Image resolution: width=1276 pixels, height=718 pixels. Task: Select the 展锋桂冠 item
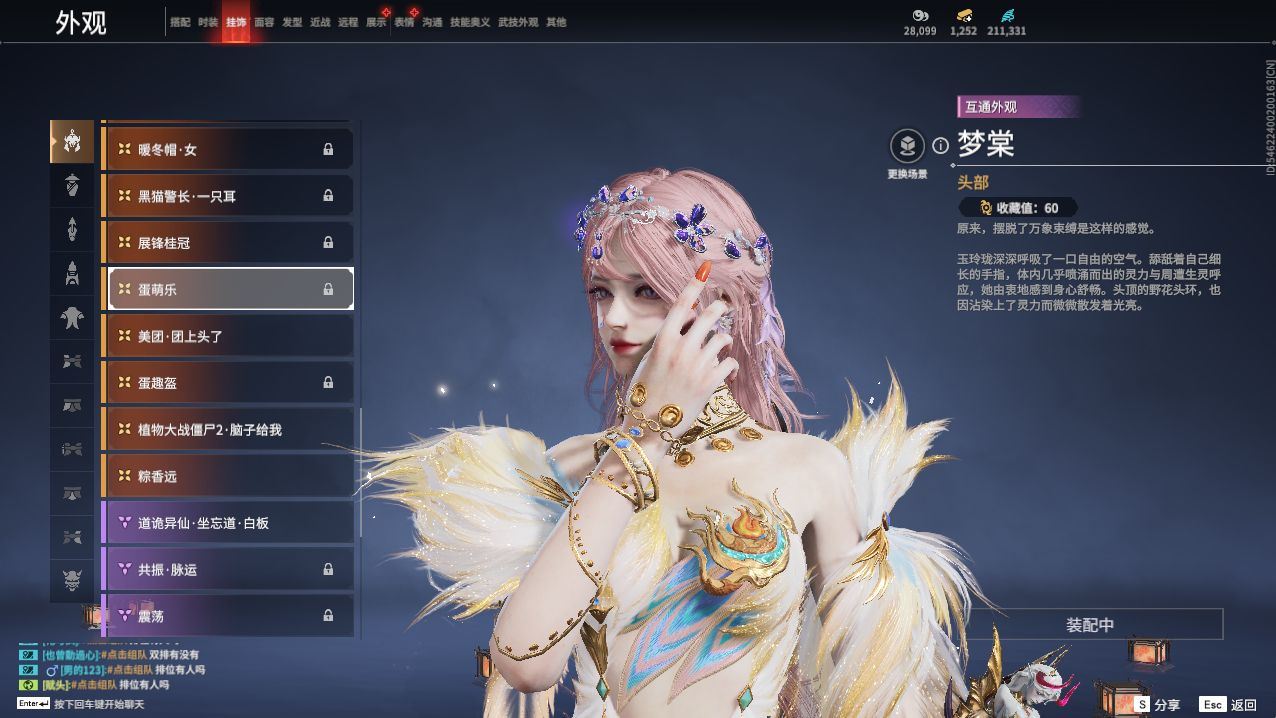pyautogui.click(x=229, y=243)
